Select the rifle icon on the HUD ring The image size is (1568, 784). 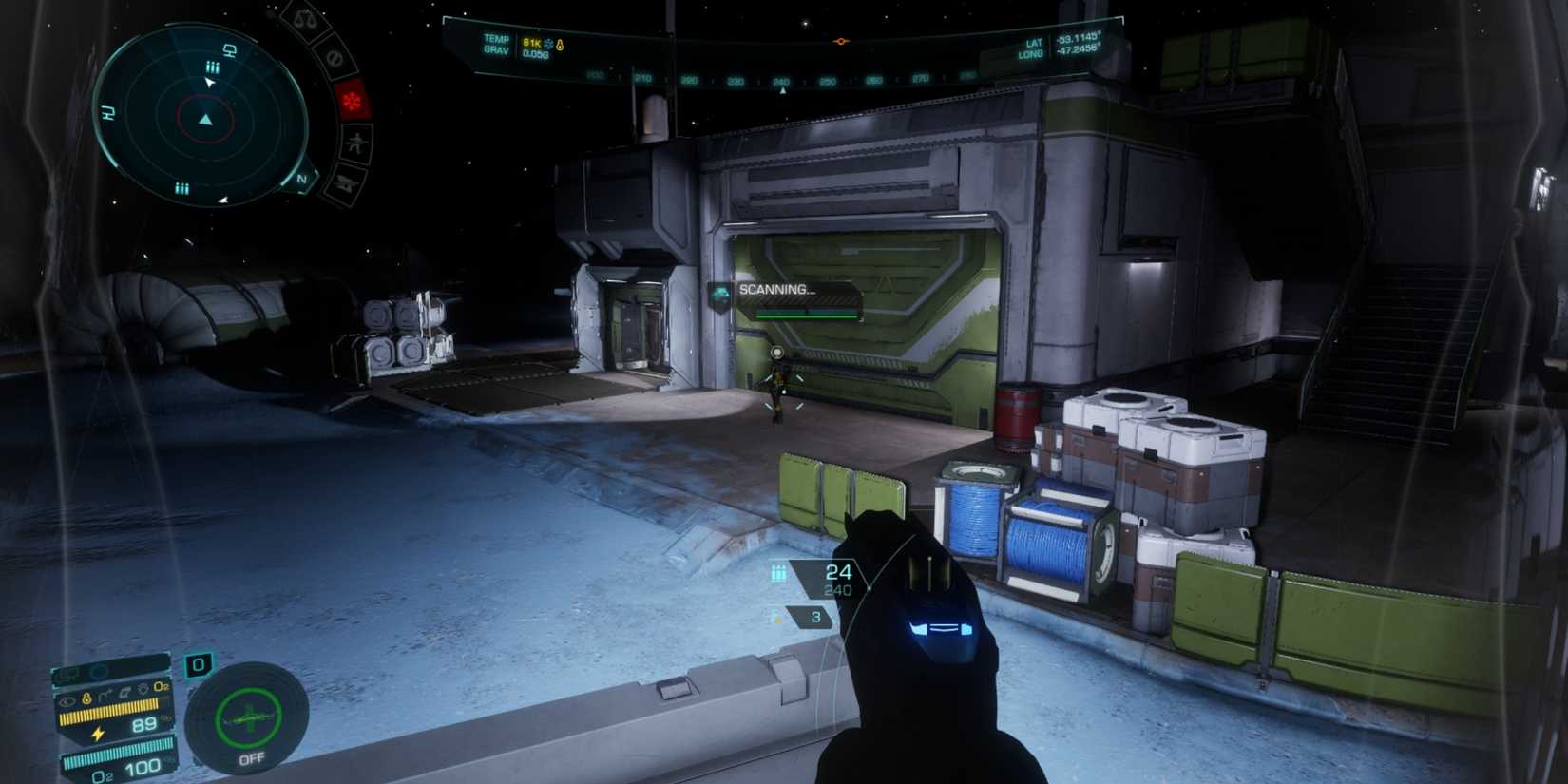click(354, 142)
